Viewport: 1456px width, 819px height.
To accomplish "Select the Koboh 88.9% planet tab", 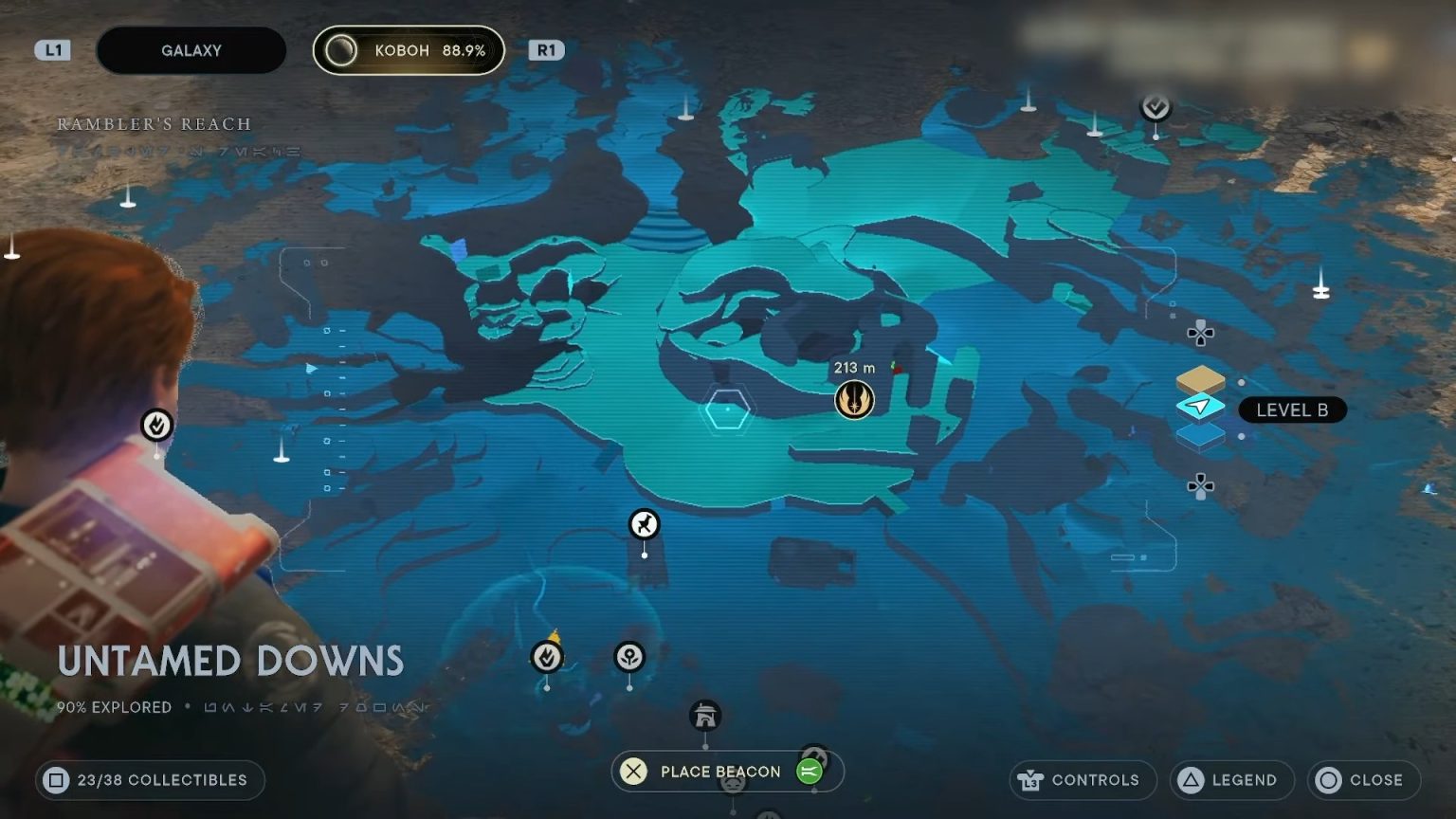I will point(409,50).
